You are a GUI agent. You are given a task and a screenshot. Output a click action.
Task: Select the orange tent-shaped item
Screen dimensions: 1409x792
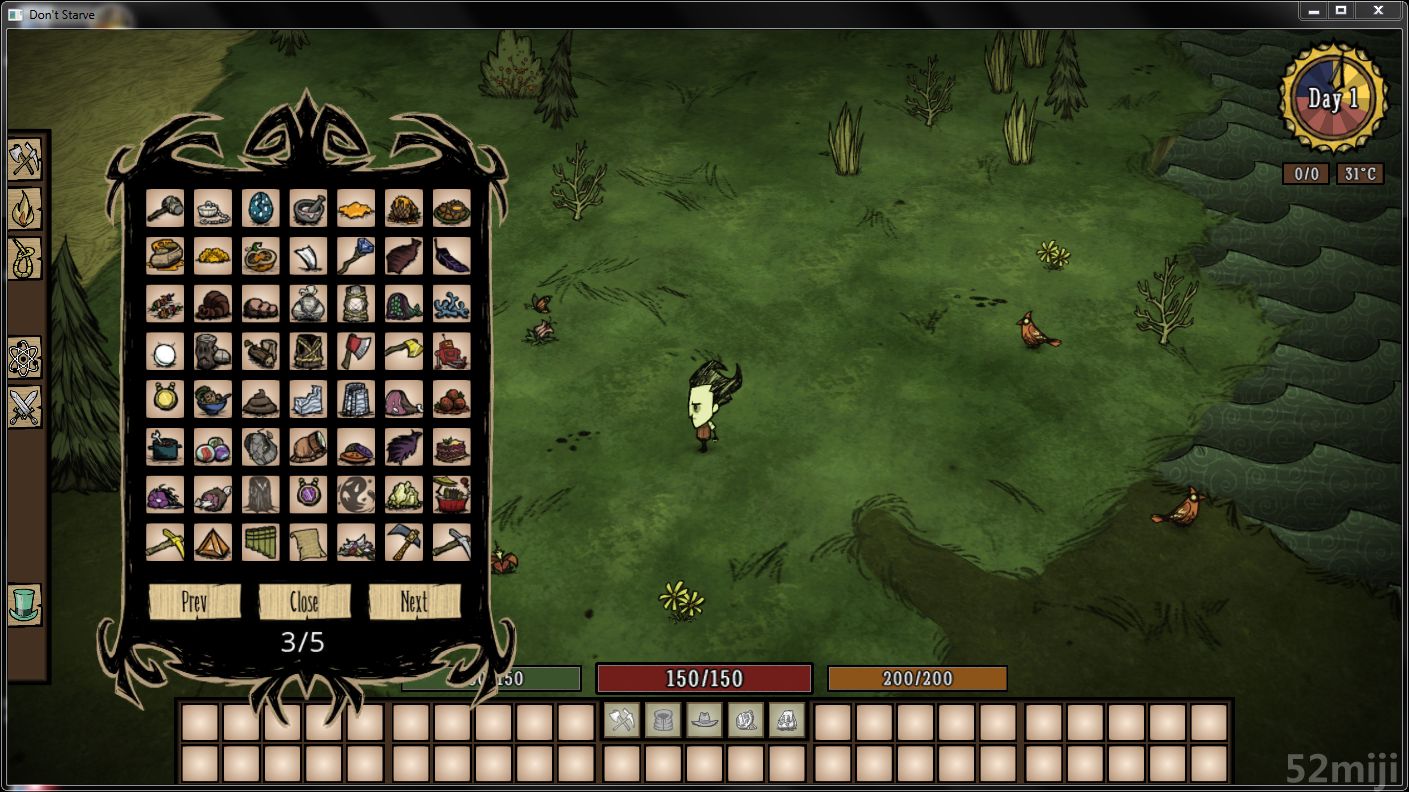pyautogui.click(x=213, y=542)
